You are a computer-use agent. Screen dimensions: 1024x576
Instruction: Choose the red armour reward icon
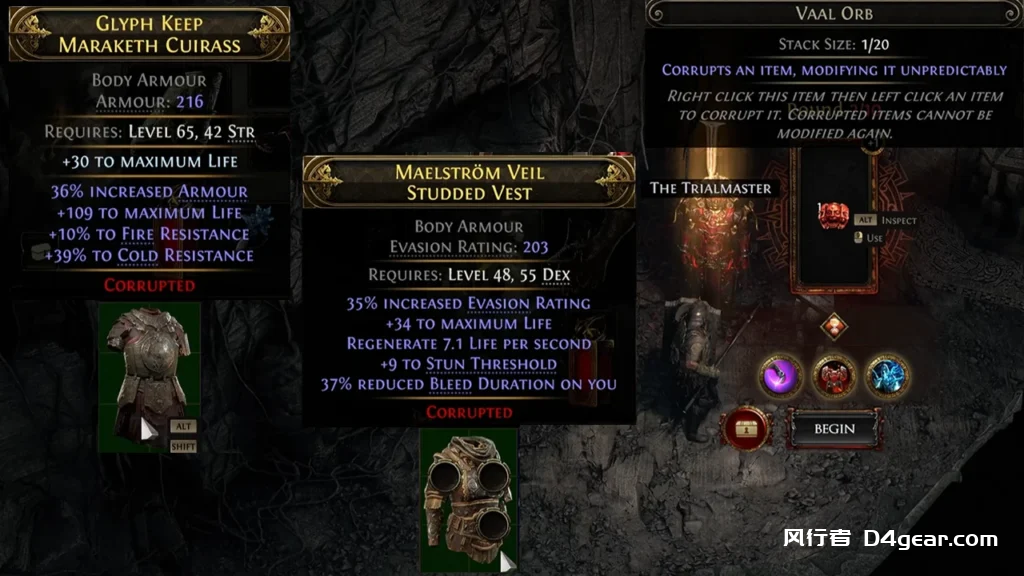tap(834, 375)
